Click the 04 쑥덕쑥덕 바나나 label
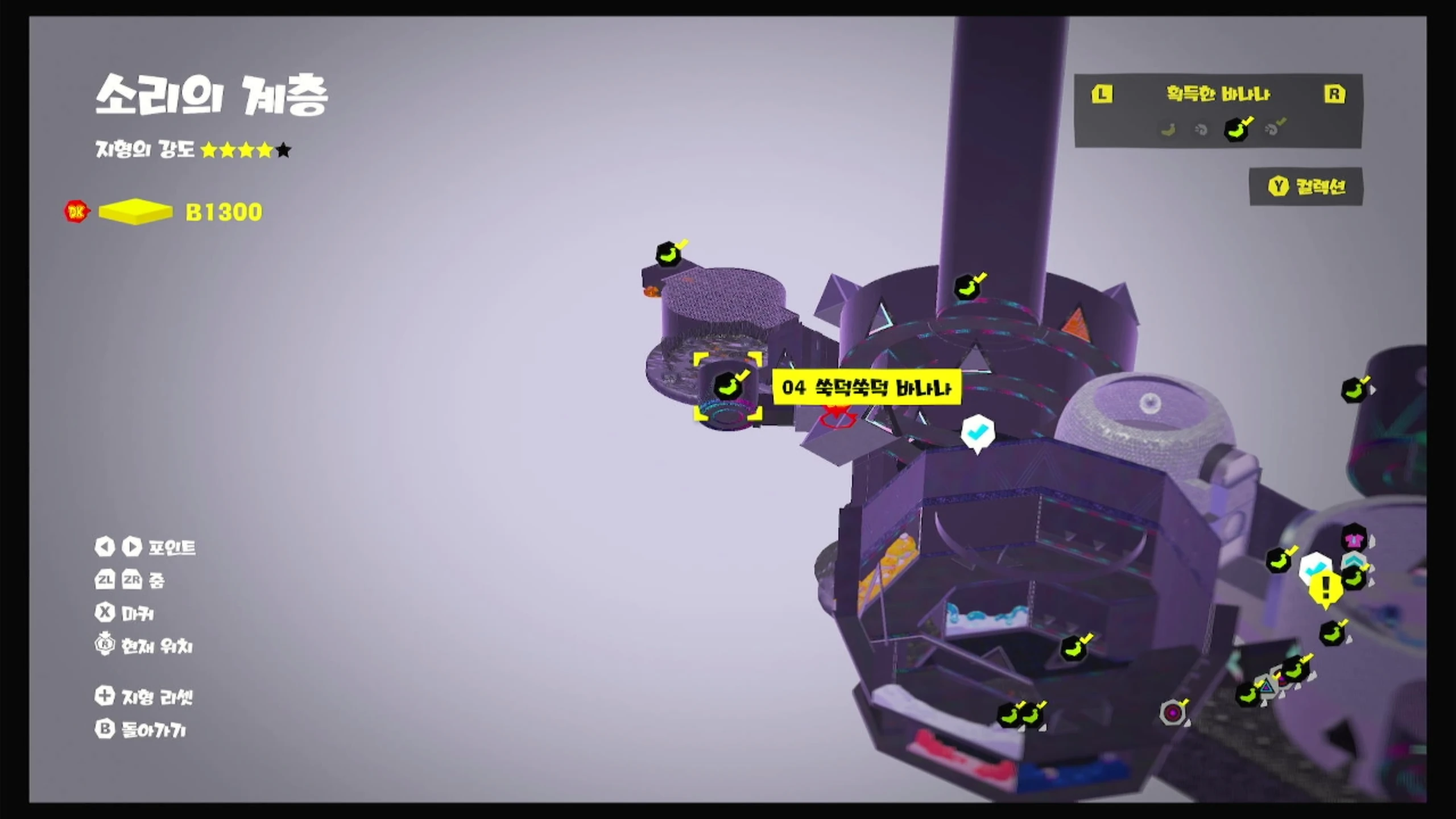Image resolution: width=1456 pixels, height=819 pixels. pyautogui.click(x=866, y=388)
